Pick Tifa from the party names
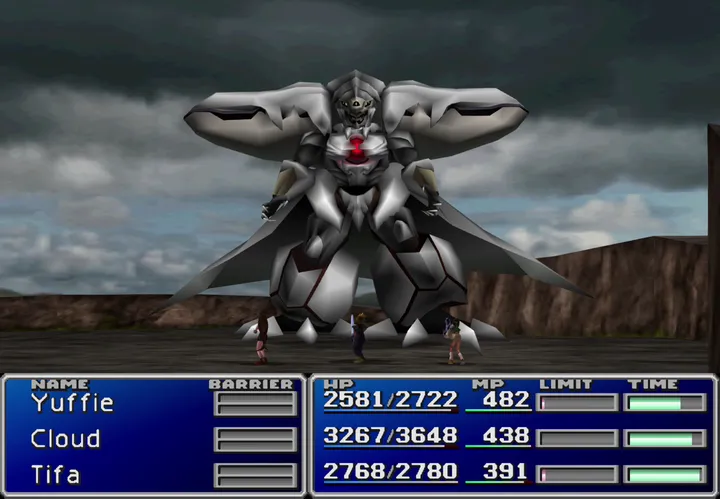This screenshot has height=499, width=720. click(x=55, y=473)
